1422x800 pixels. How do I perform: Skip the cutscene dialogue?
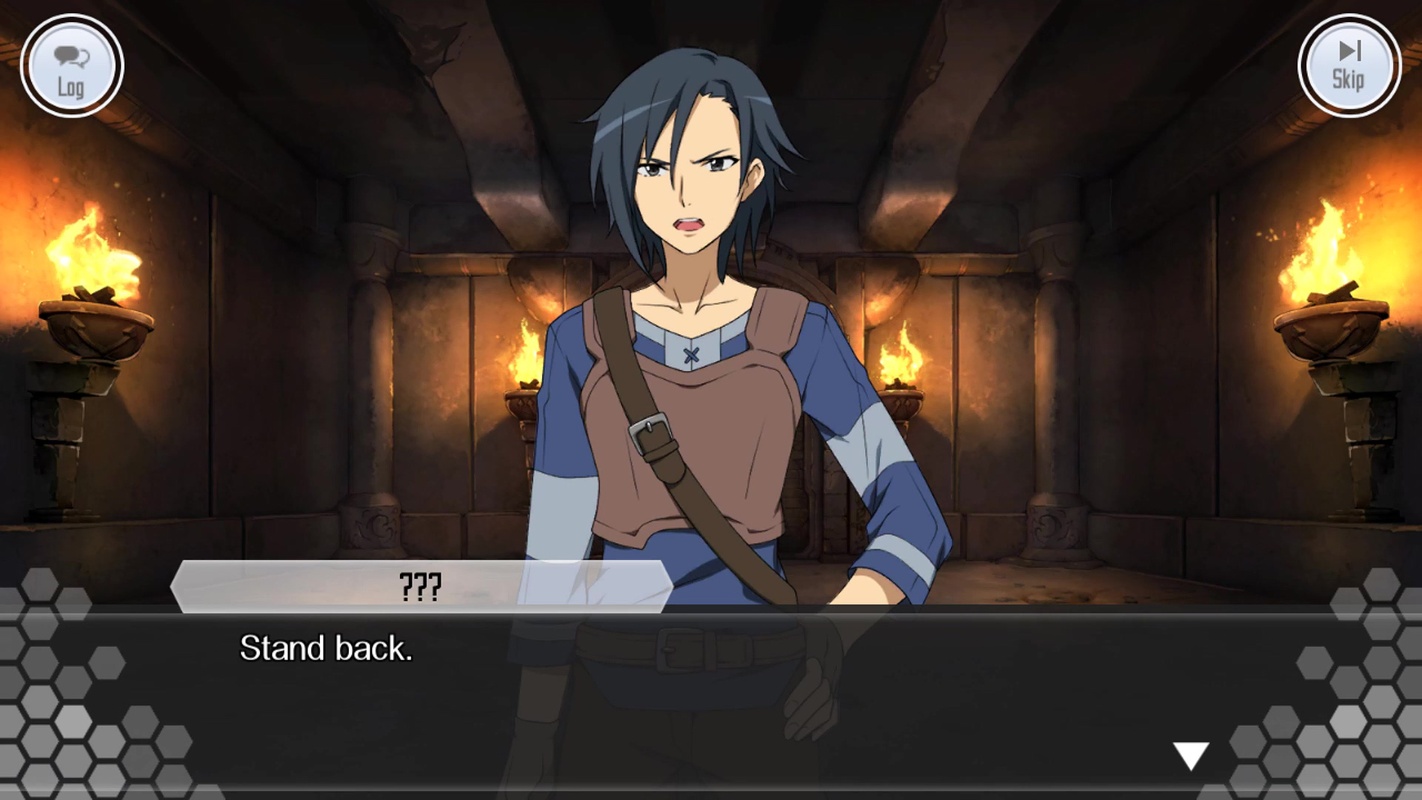[x=1348, y=67]
